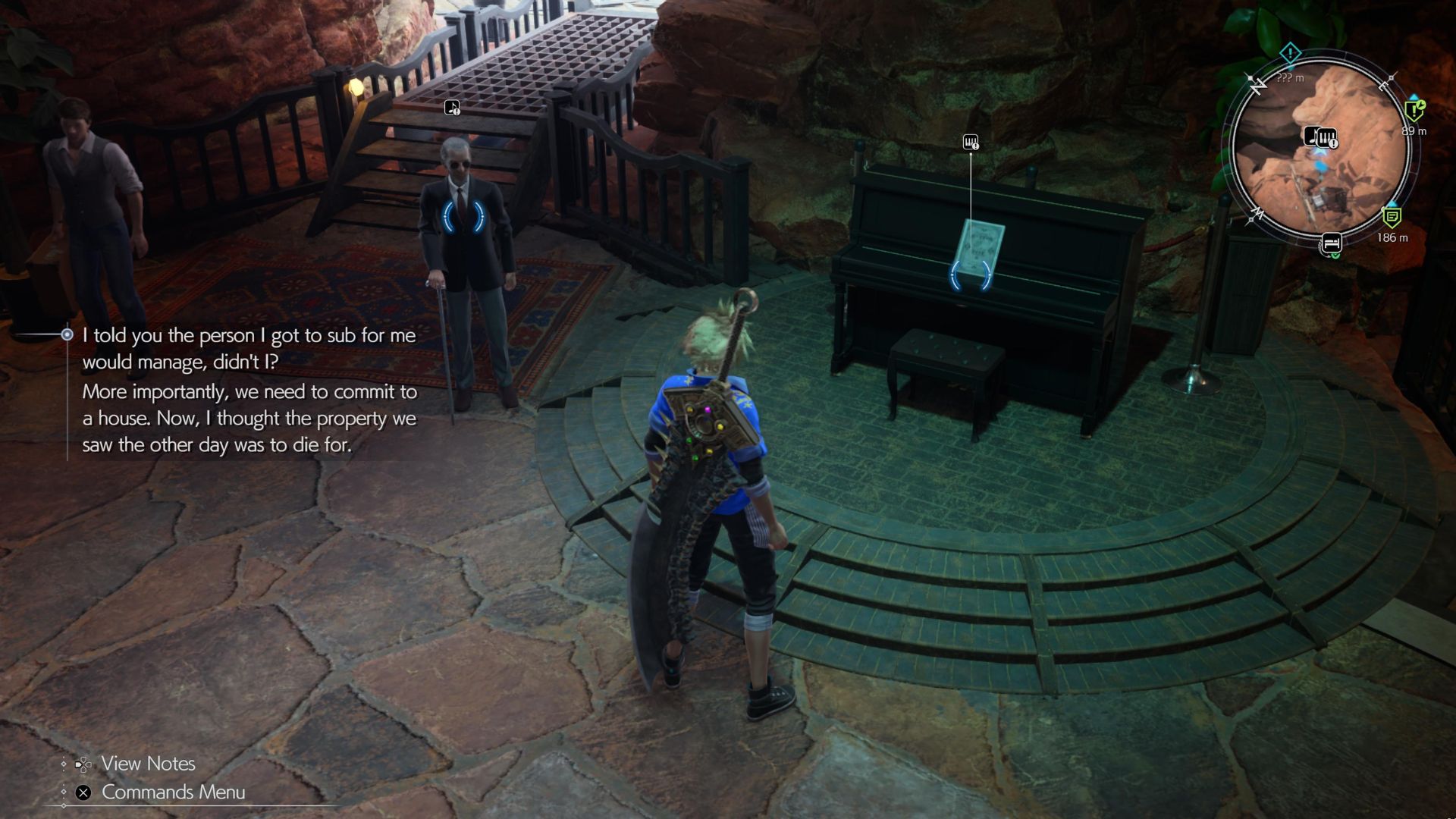Click the piano icon floating above the piano
The height and width of the screenshot is (819, 1456).
coord(970,142)
